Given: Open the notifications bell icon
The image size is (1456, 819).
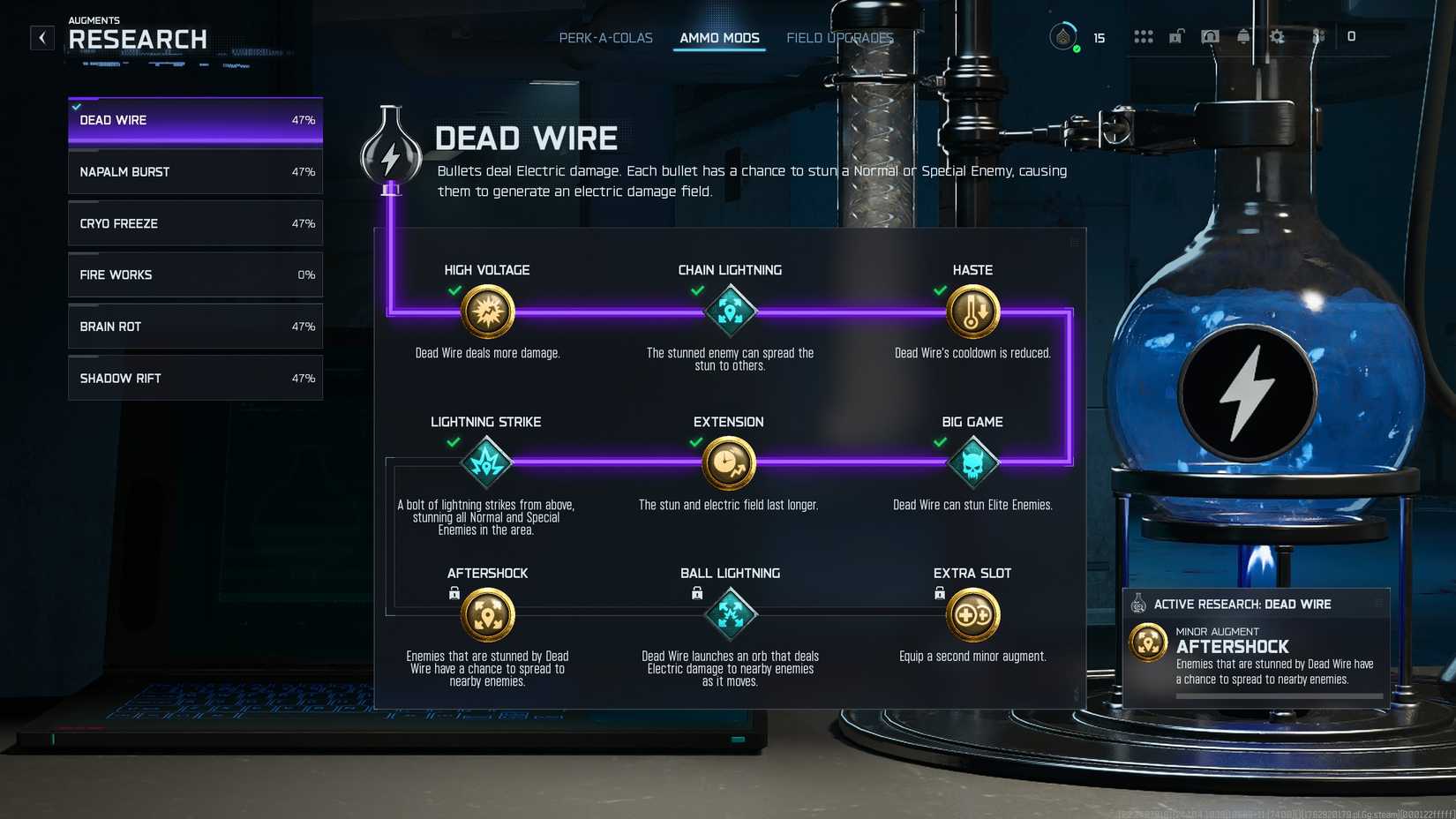Looking at the screenshot, I should (1243, 36).
